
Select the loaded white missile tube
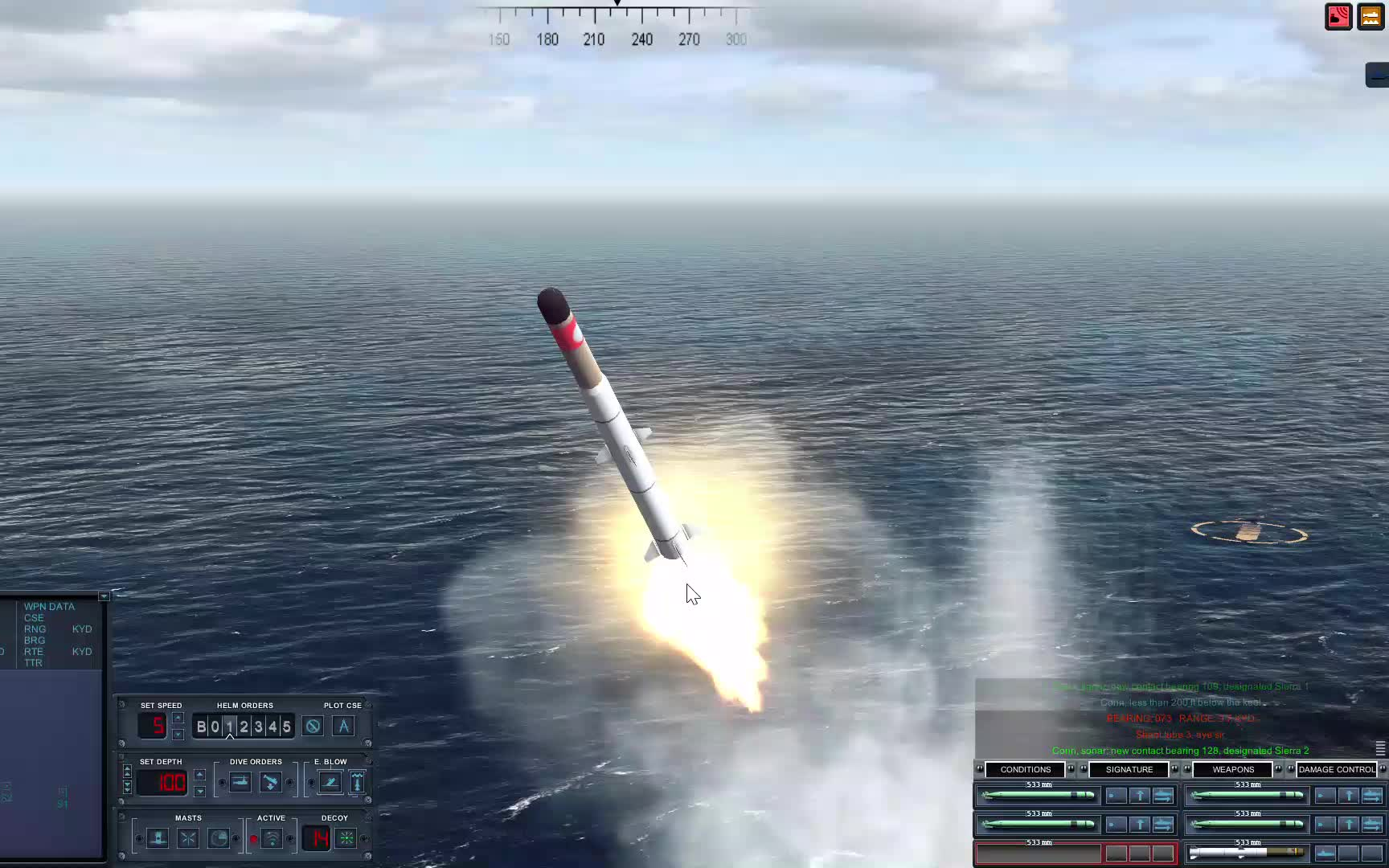tap(1246, 853)
